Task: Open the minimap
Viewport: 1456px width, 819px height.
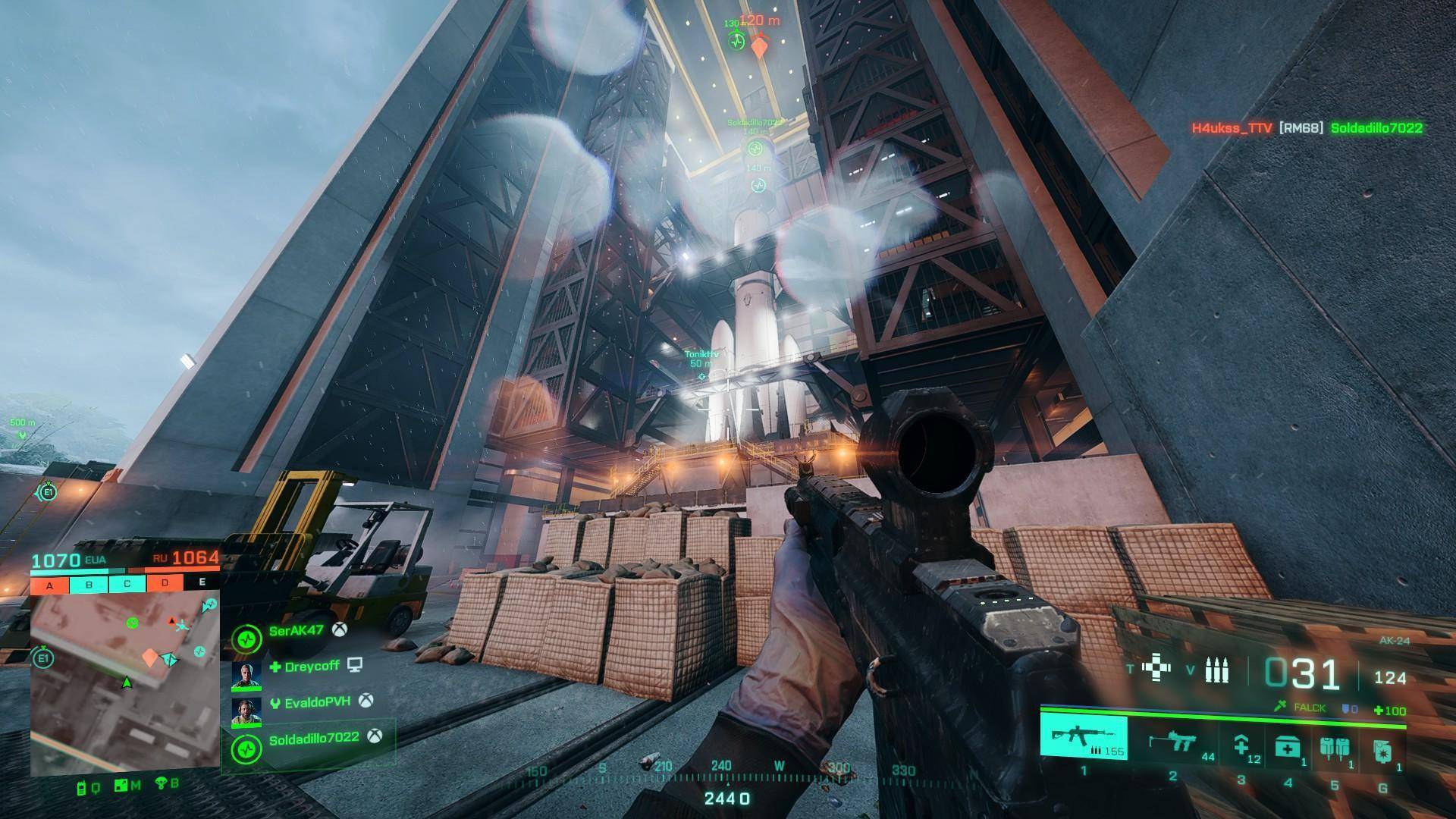Action: [125, 682]
